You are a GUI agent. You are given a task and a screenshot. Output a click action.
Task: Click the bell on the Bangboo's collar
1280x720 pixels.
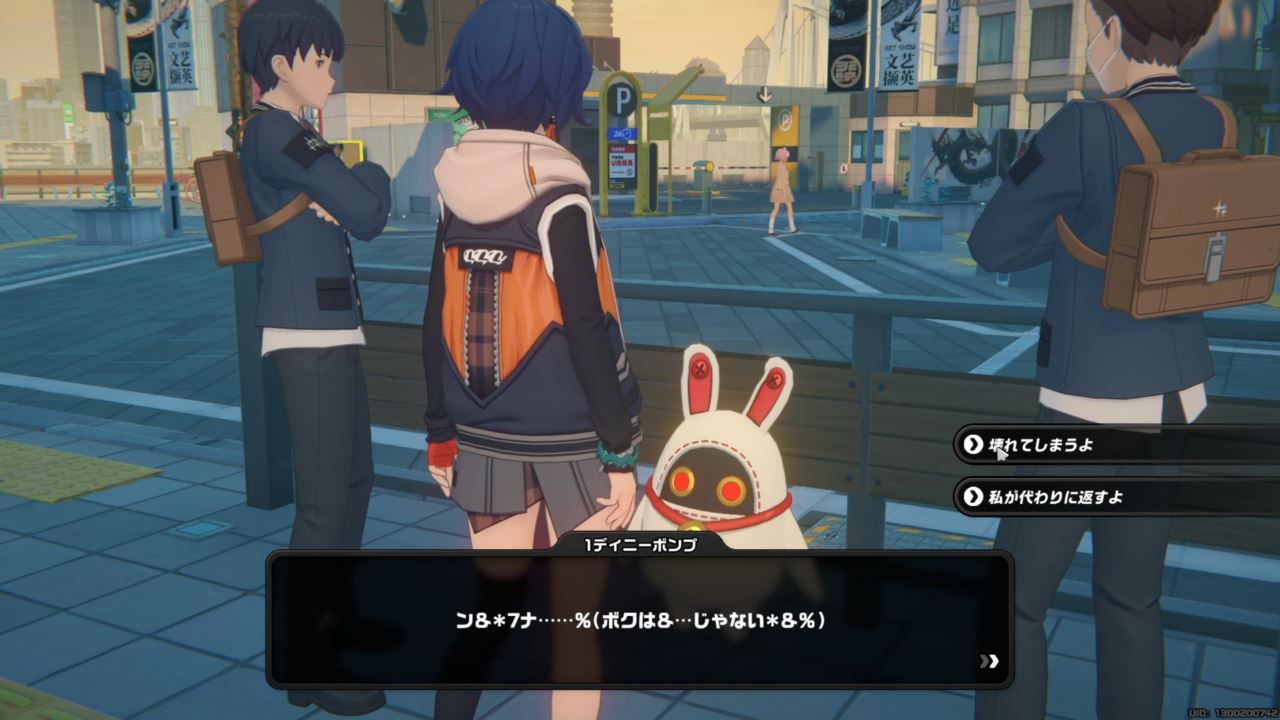pos(694,527)
